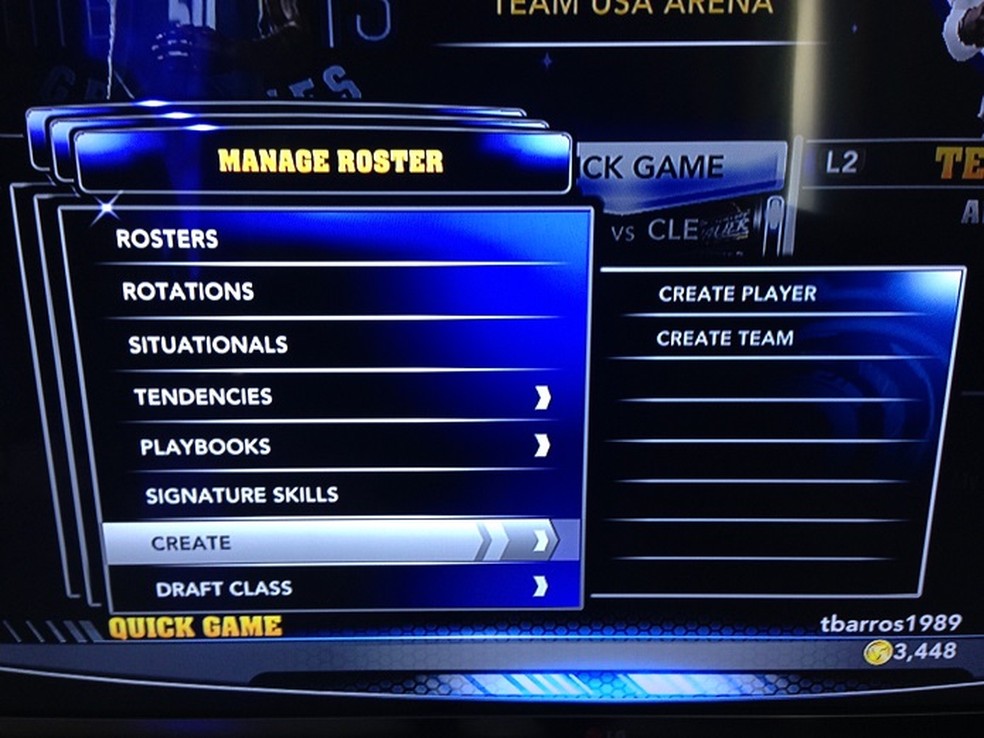Select the Create Team option
The image size is (984, 738).
725,339
